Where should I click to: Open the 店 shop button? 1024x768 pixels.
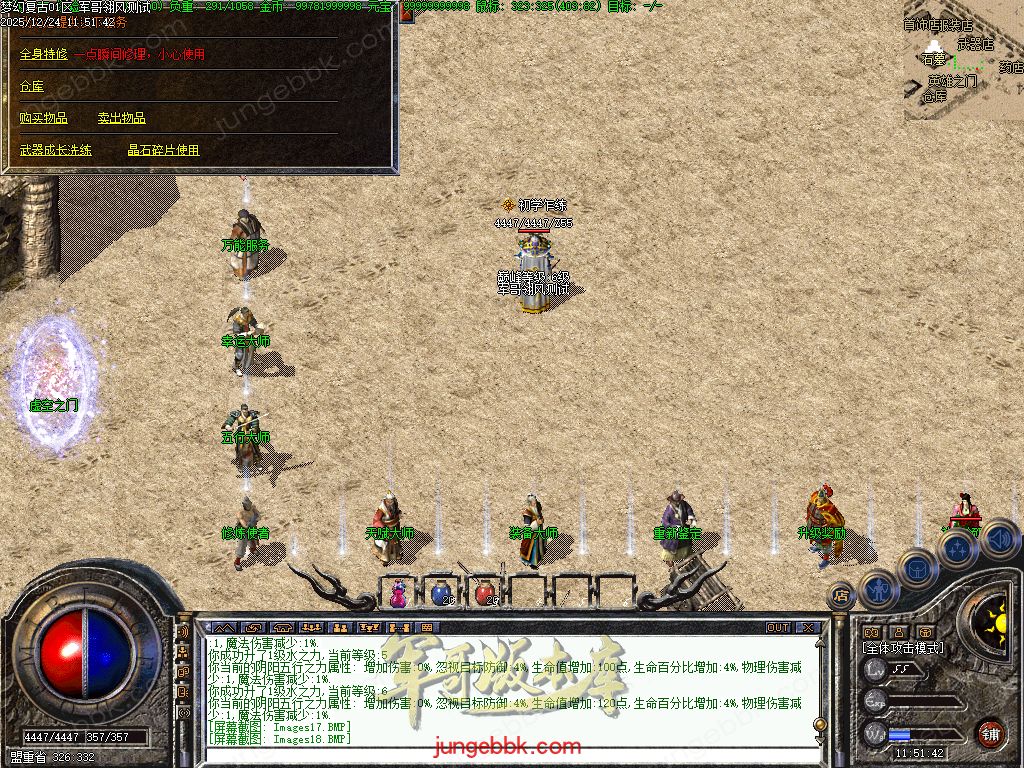[x=841, y=594]
